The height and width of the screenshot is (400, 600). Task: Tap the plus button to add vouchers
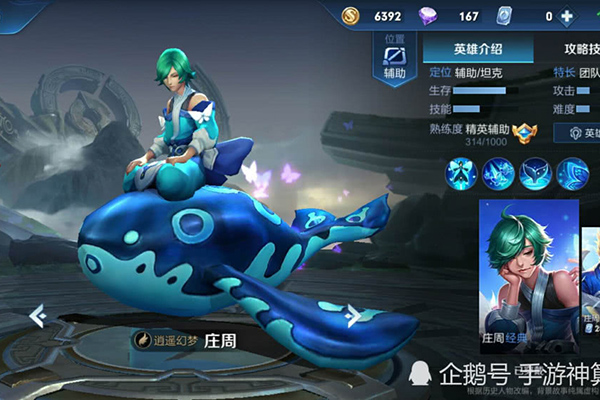point(567,16)
